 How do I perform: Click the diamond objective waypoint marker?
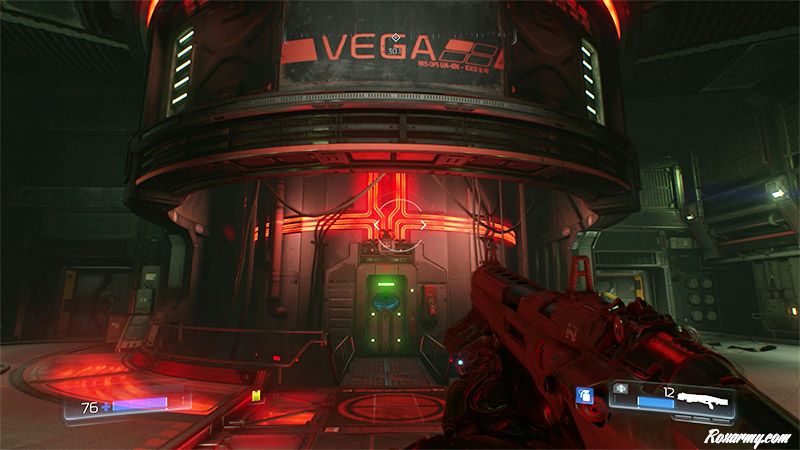pos(395,38)
